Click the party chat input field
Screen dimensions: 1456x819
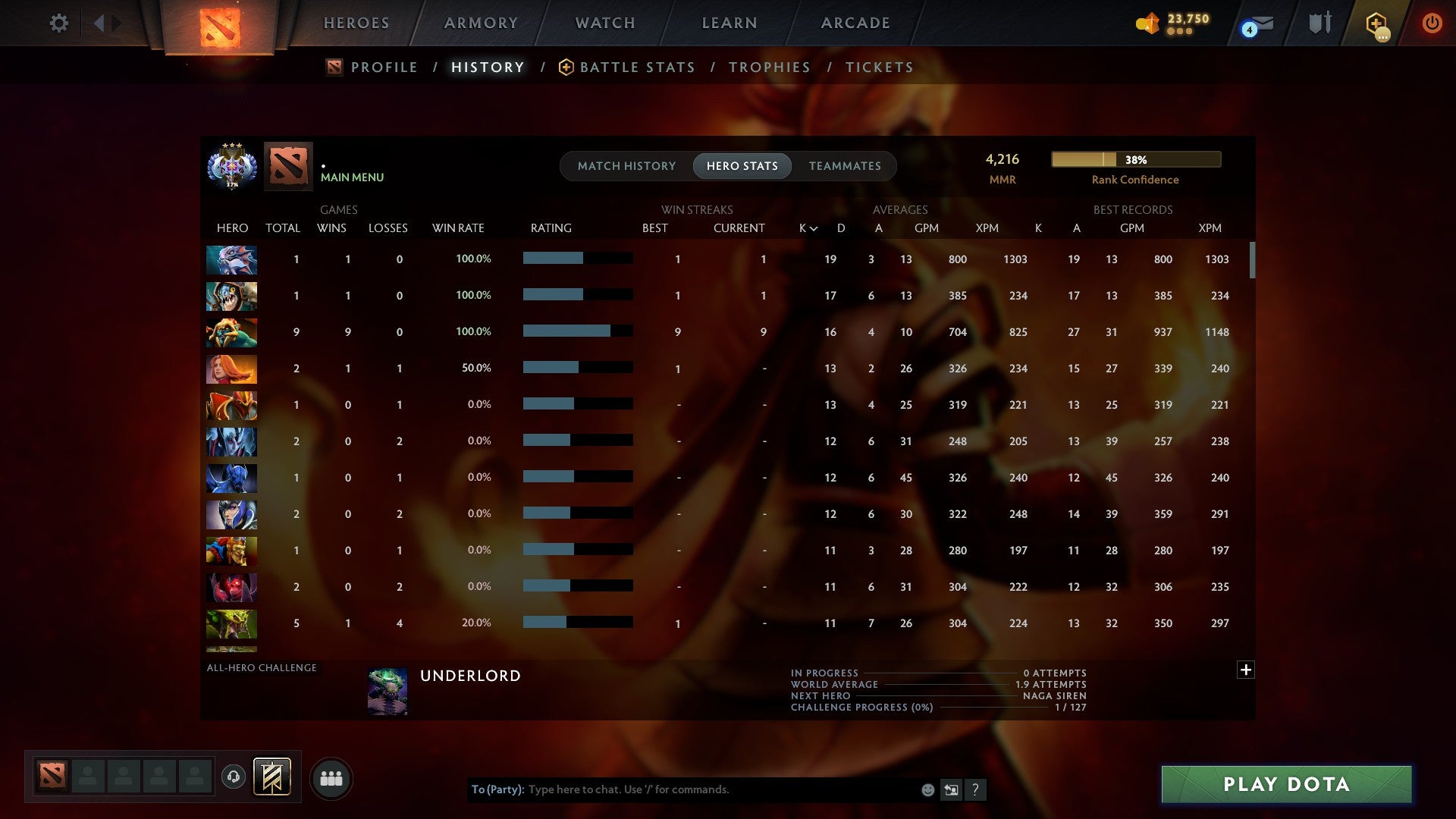tap(682, 789)
